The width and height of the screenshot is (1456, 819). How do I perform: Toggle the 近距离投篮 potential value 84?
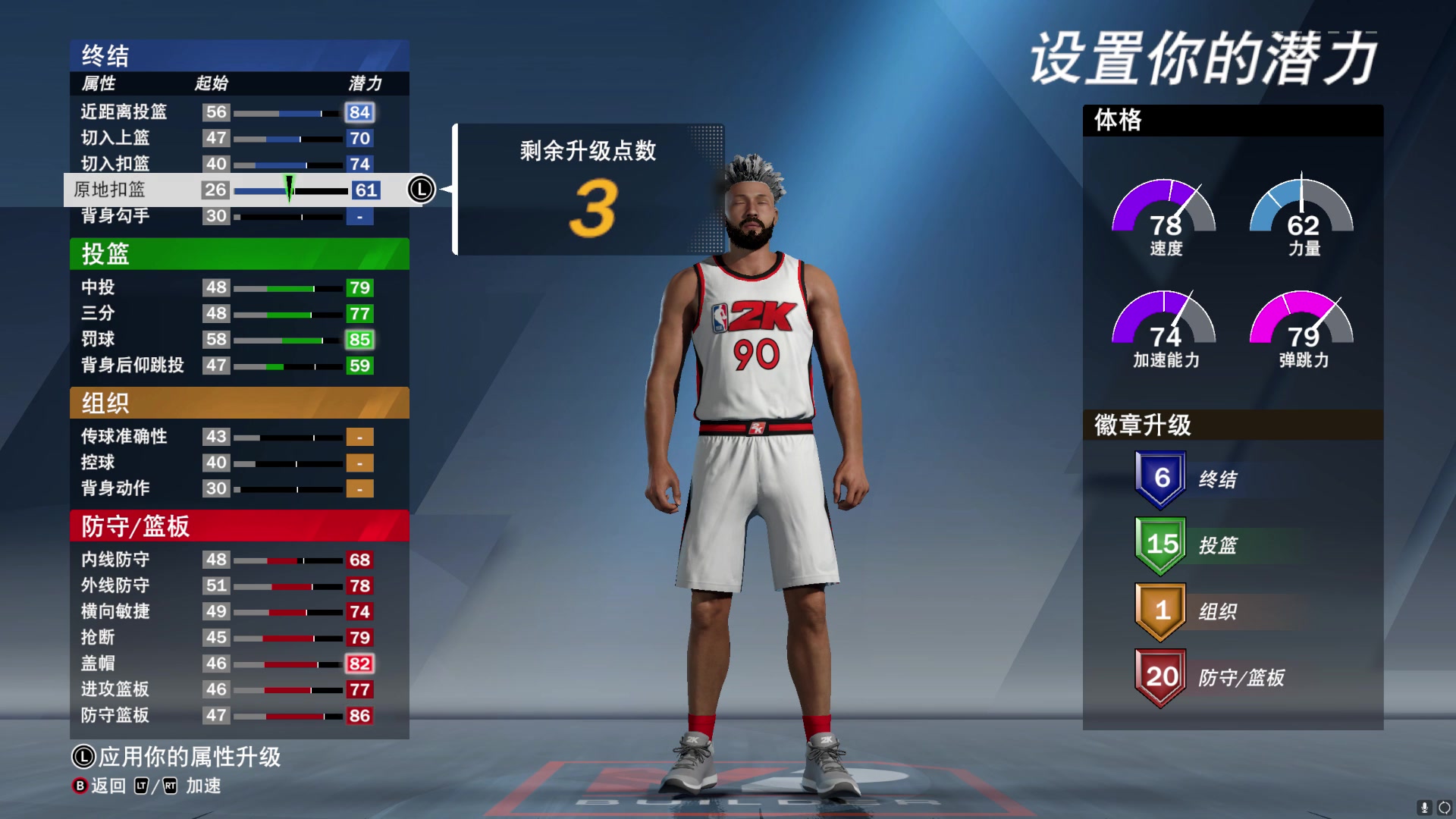coord(360,112)
